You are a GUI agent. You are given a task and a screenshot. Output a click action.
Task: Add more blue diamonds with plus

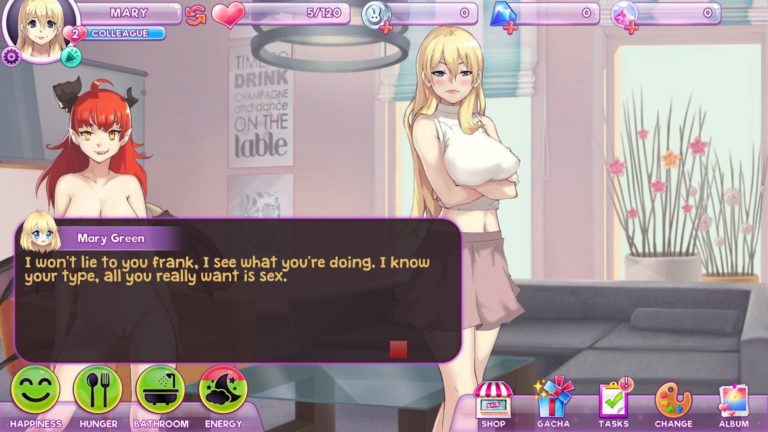(x=510, y=28)
